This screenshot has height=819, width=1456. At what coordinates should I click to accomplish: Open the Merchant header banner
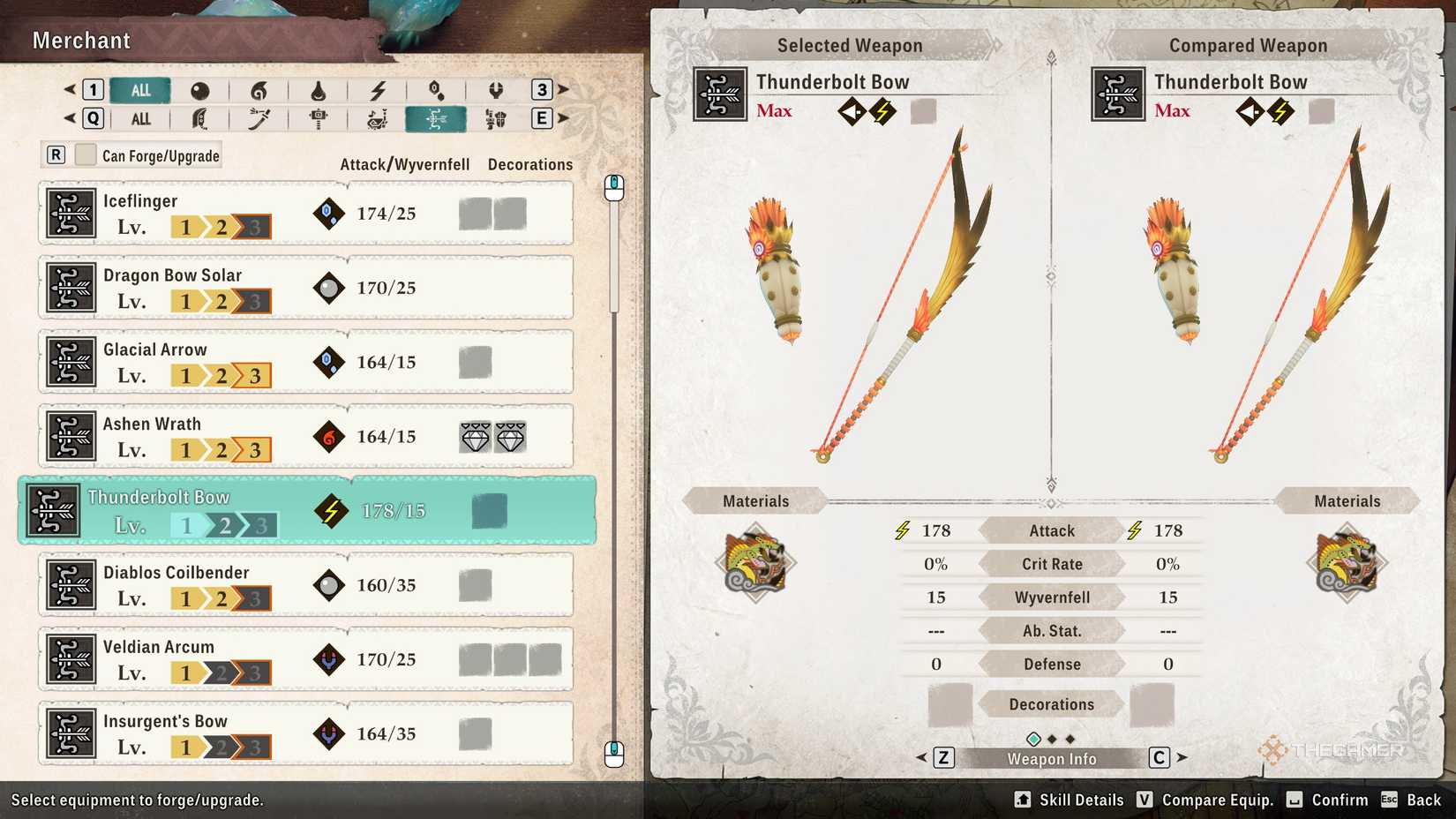click(x=81, y=41)
